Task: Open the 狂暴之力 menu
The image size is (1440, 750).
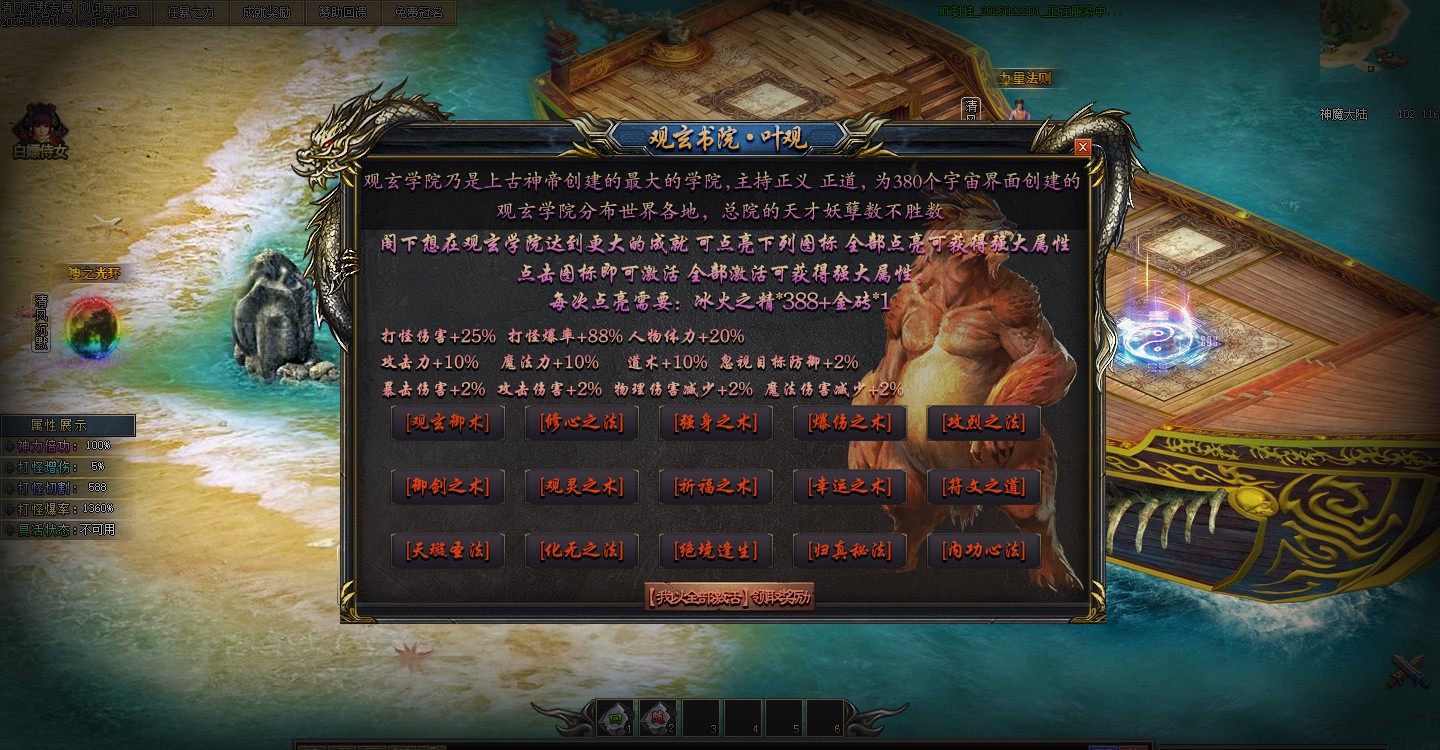Action: (192, 14)
